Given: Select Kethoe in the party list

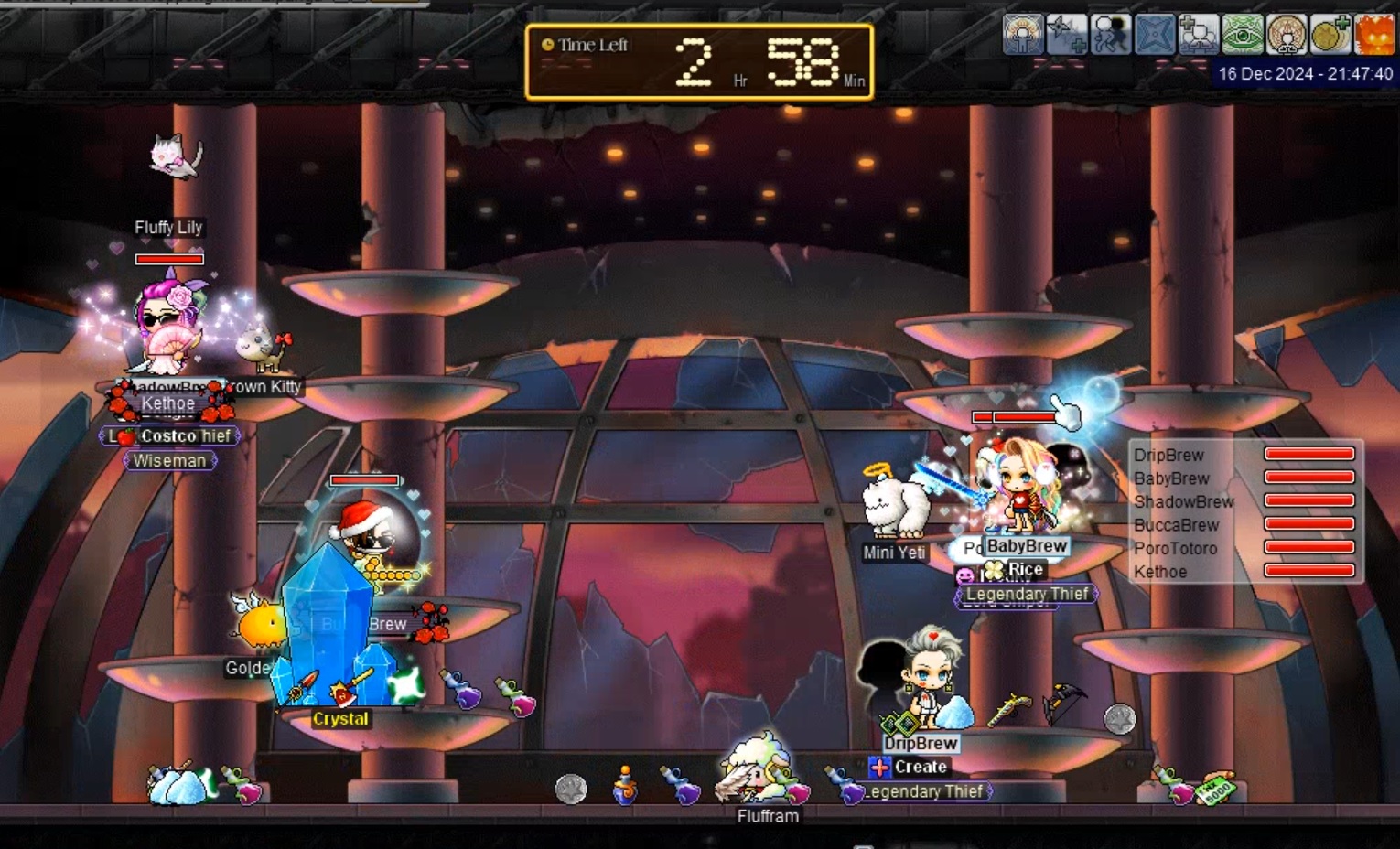Looking at the screenshot, I should (1159, 572).
